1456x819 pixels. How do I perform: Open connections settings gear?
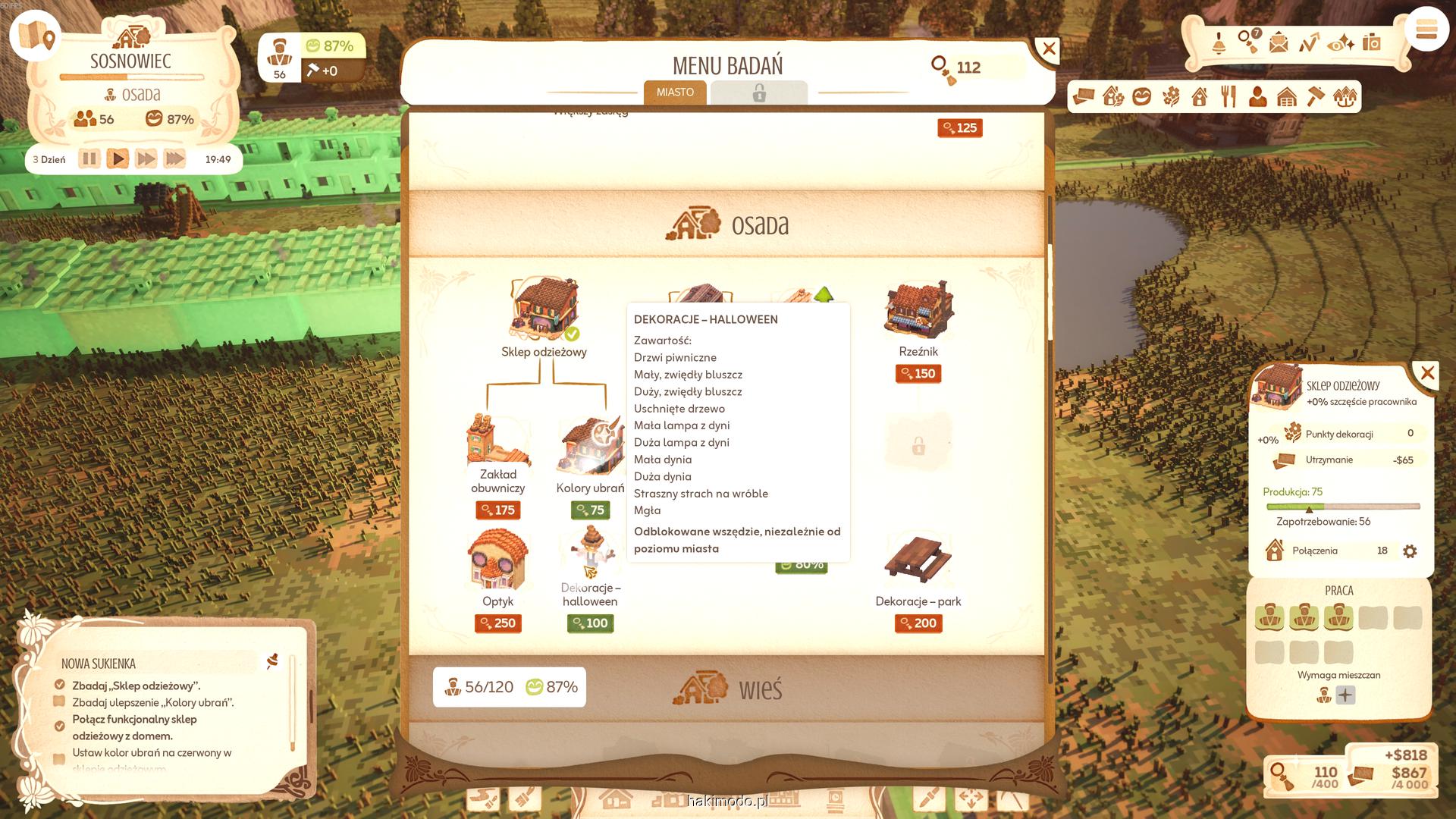1410,551
